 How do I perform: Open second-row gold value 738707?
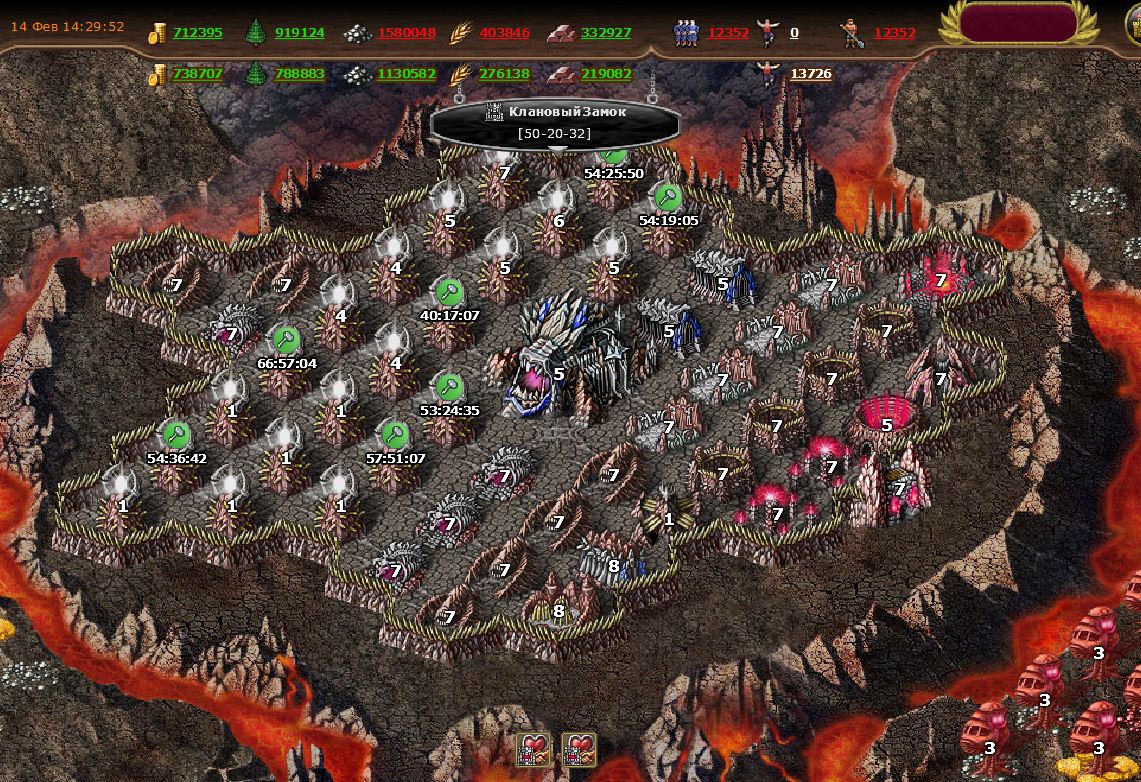(197, 74)
